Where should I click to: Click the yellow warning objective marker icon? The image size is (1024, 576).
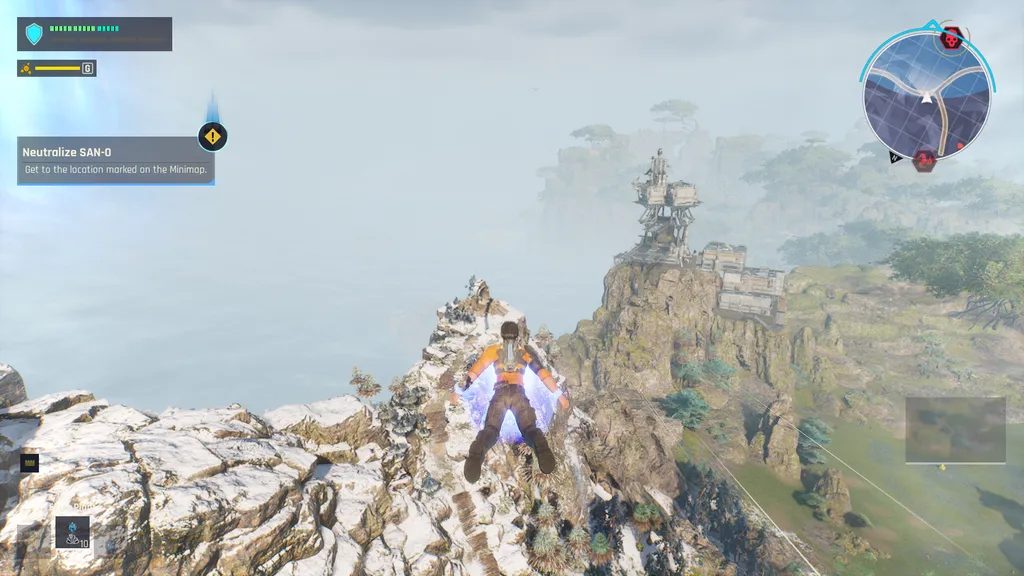click(x=212, y=136)
